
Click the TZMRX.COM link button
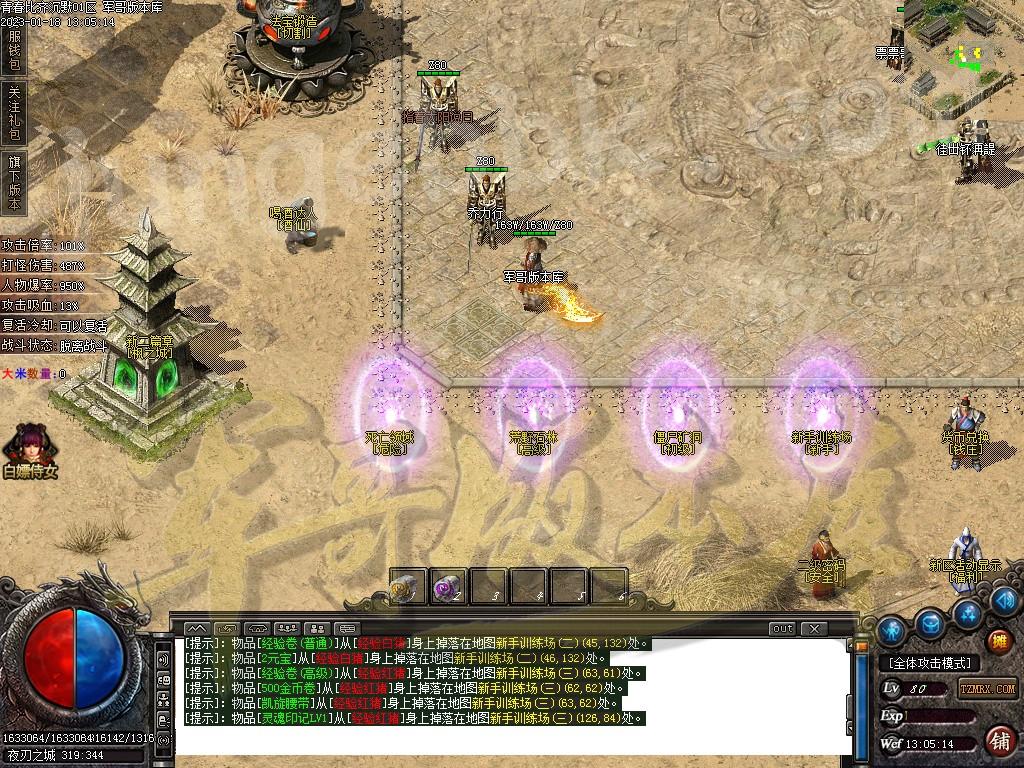click(988, 688)
